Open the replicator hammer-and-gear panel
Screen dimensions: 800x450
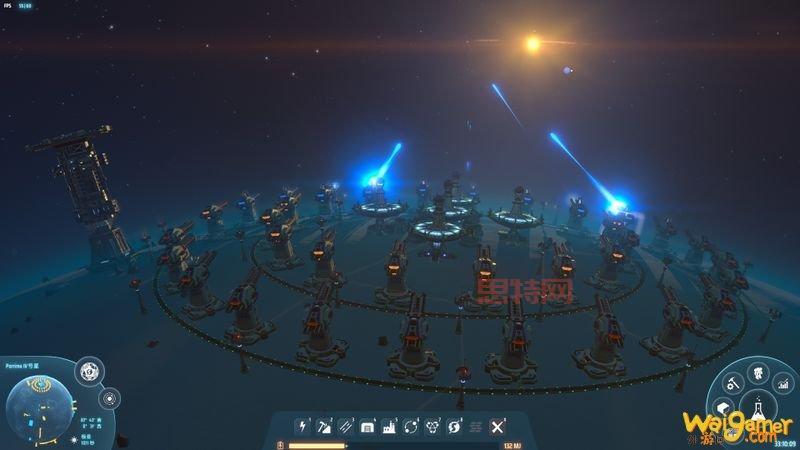click(732, 381)
